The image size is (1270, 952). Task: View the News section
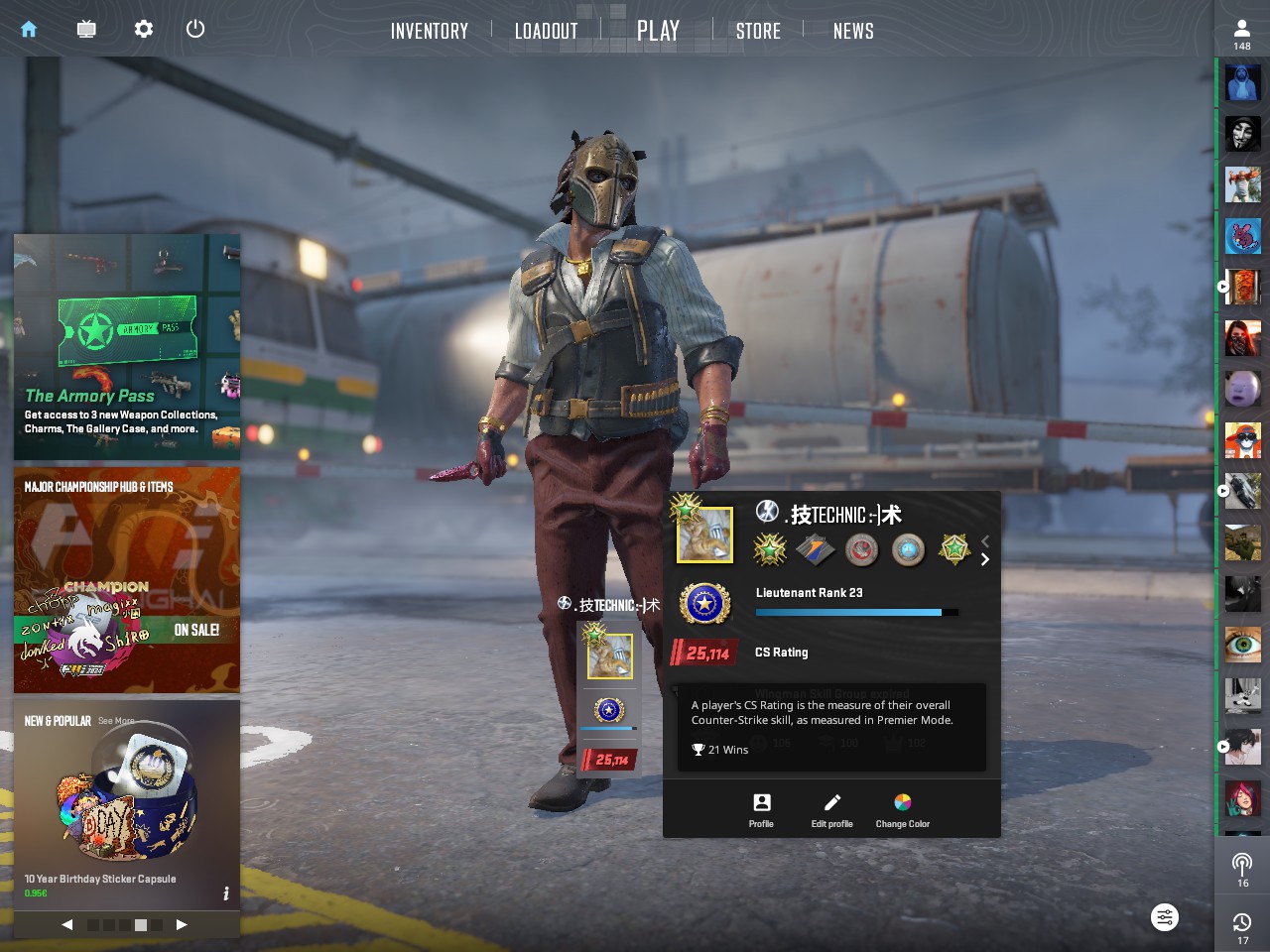point(853,31)
